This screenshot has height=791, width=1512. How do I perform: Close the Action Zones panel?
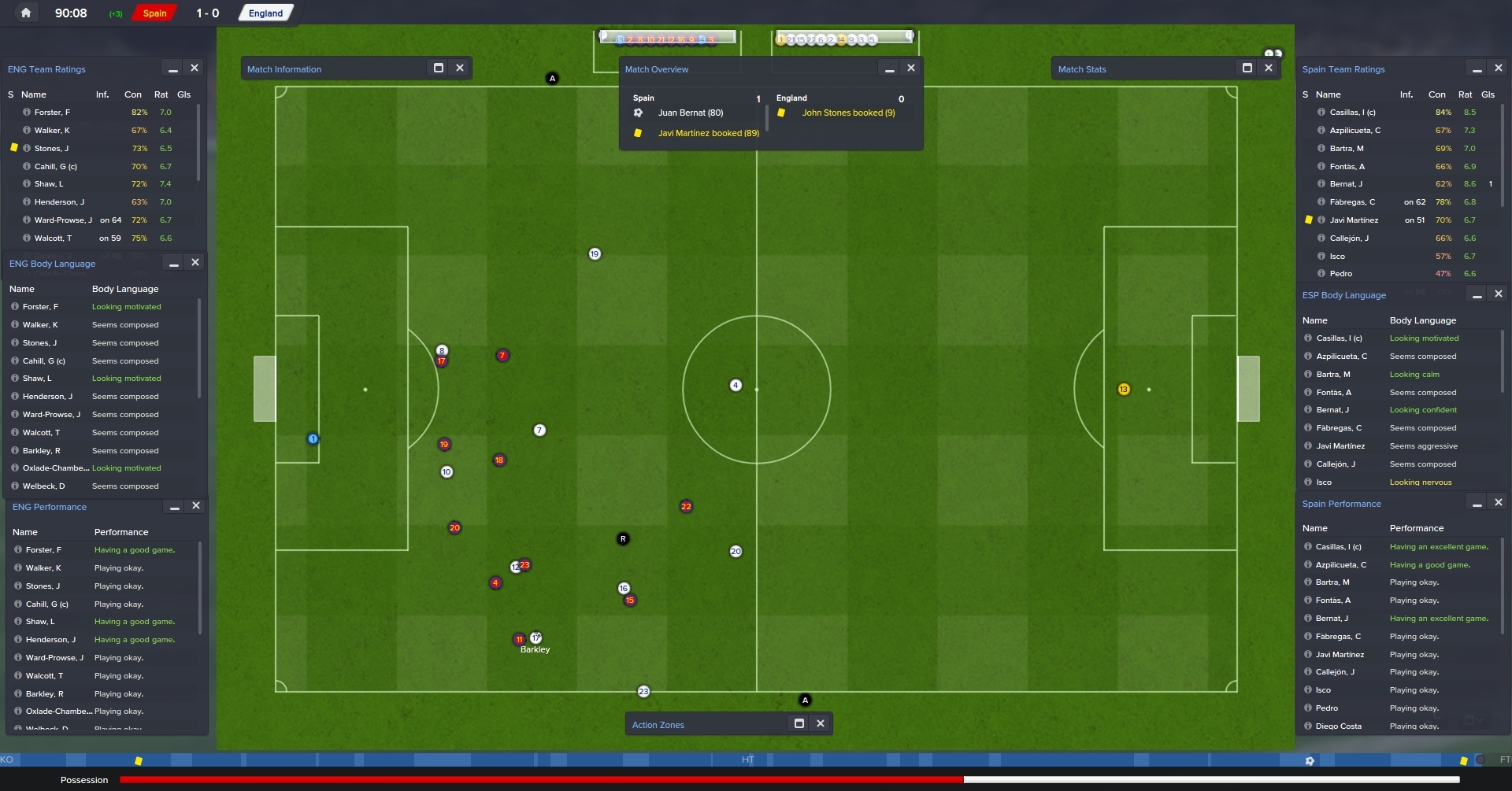pyautogui.click(x=821, y=724)
